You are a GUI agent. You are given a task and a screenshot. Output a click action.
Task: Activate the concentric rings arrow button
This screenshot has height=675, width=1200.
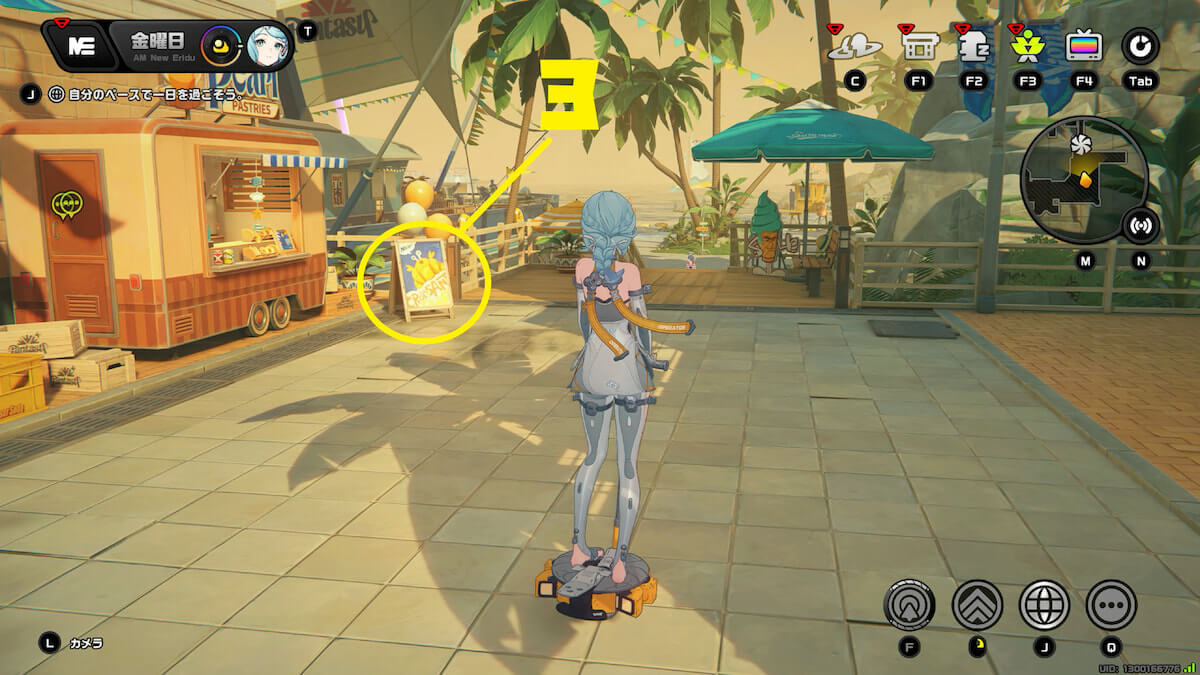909,605
